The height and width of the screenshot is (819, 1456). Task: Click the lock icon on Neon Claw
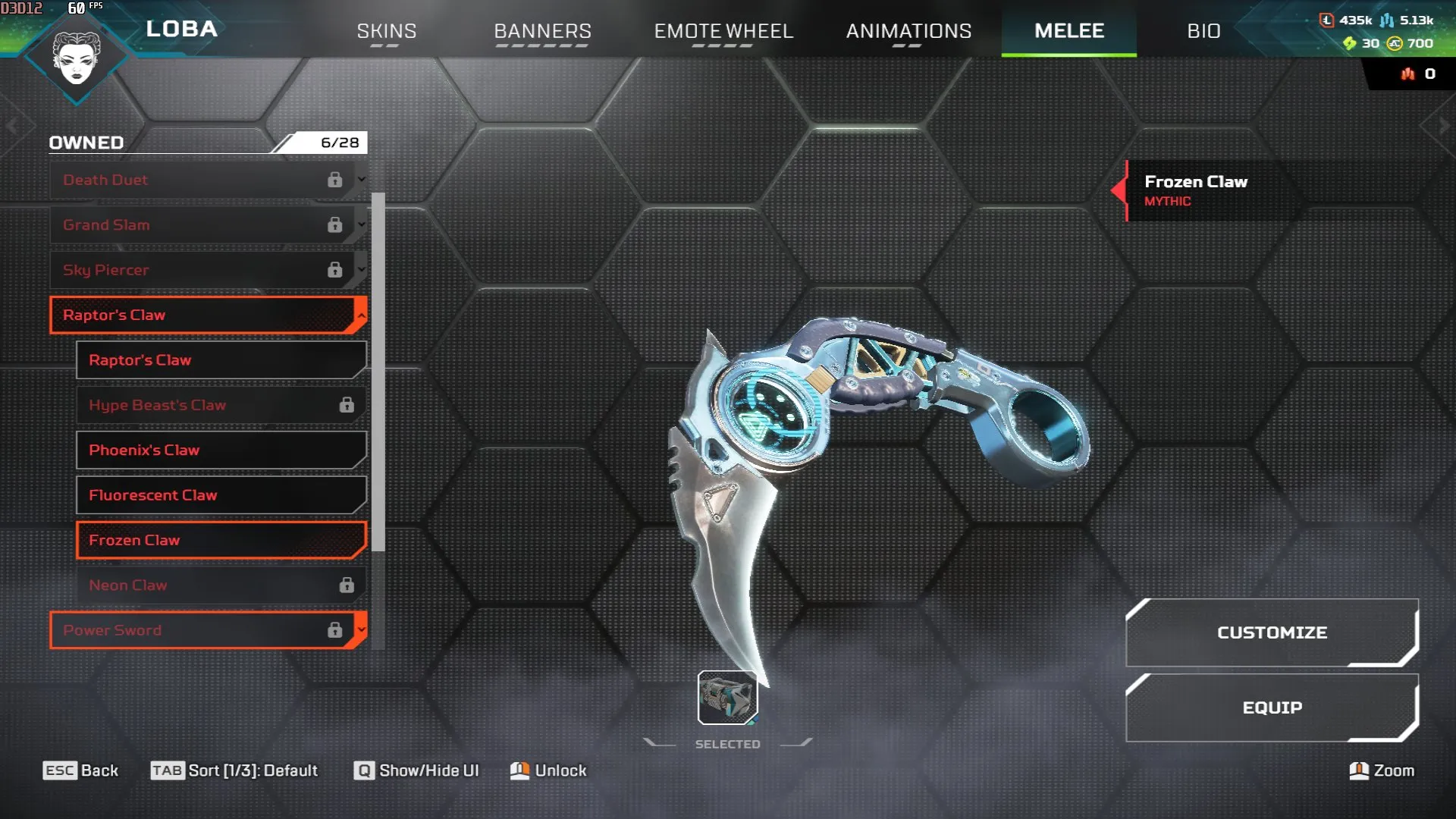pyautogui.click(x=347, y=584)
